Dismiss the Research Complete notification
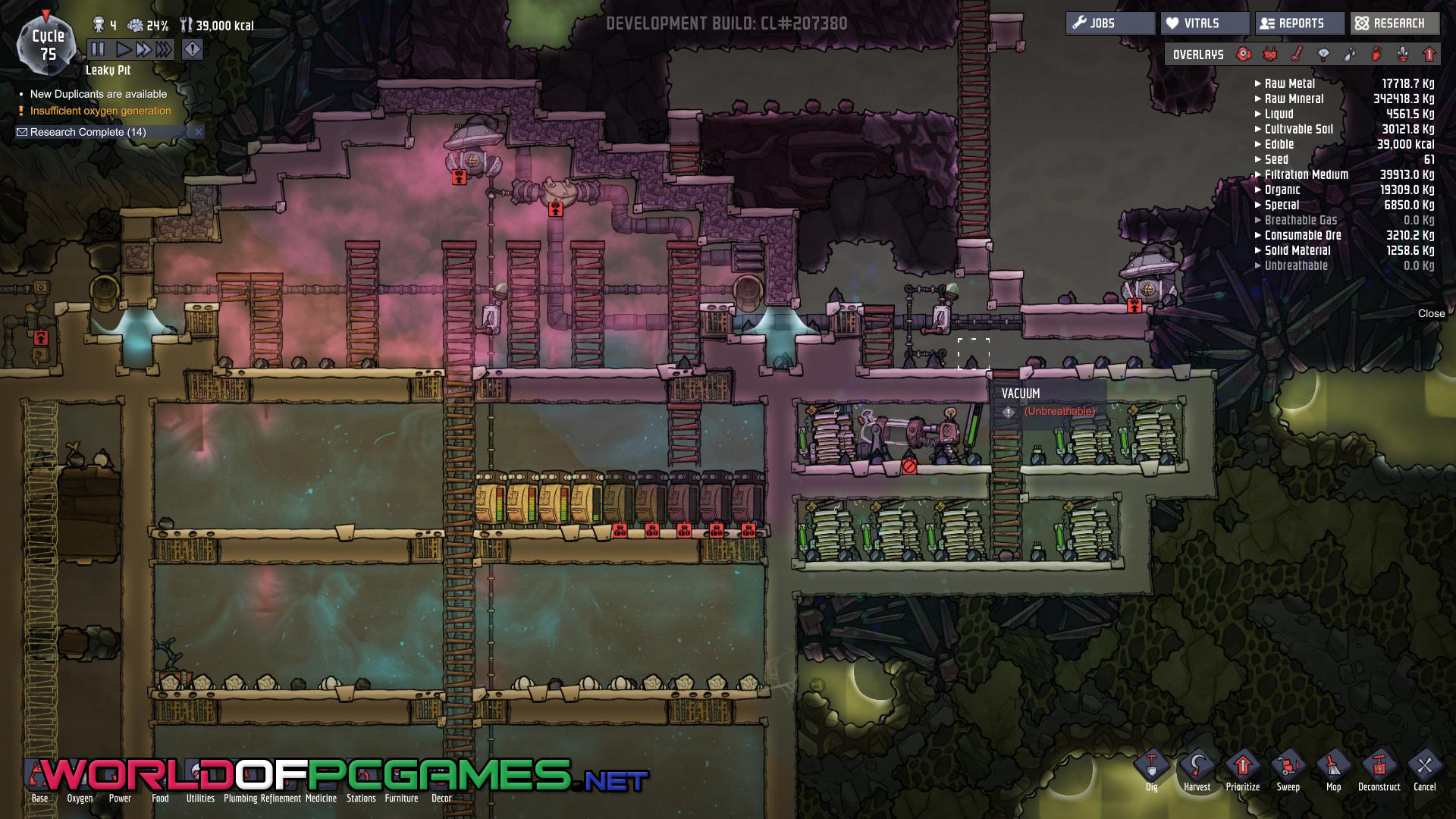The image size is (1456, 819). 199,132
